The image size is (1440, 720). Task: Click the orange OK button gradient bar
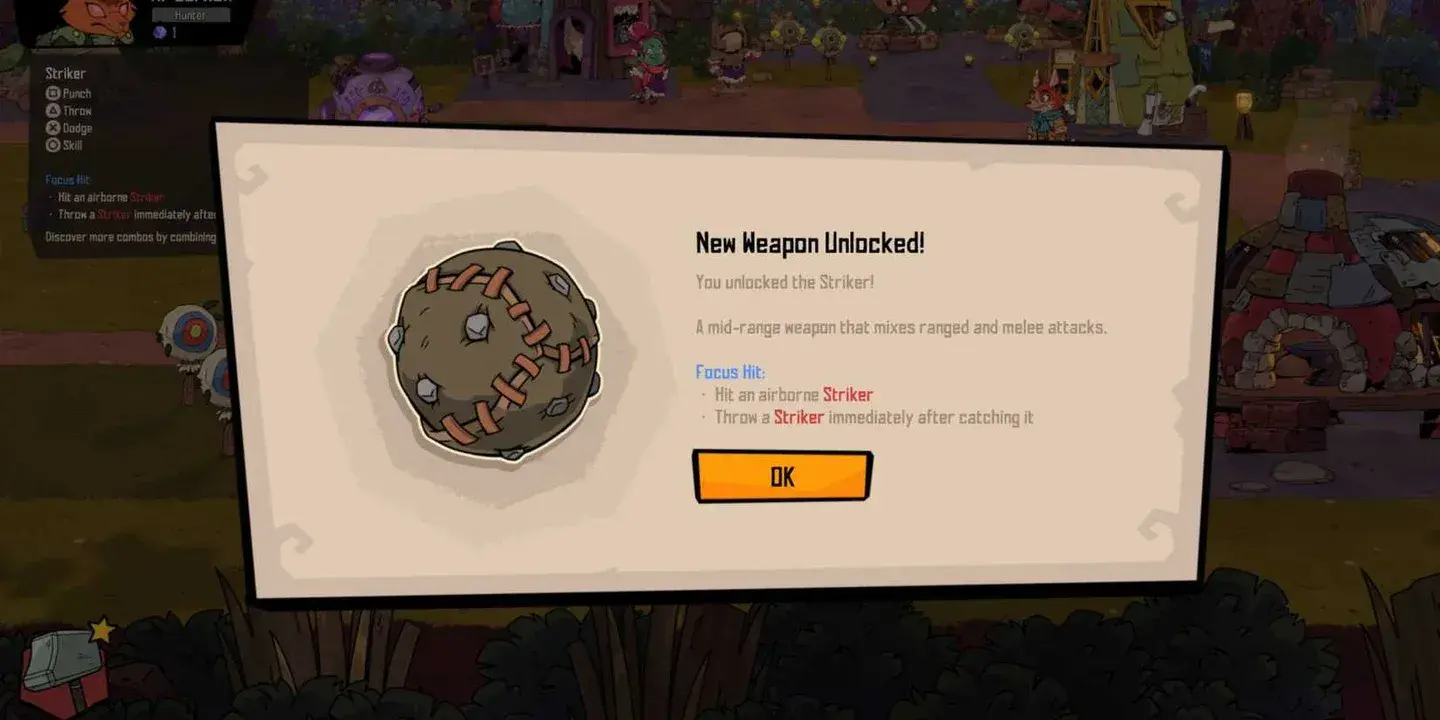[x=783, y=477]
